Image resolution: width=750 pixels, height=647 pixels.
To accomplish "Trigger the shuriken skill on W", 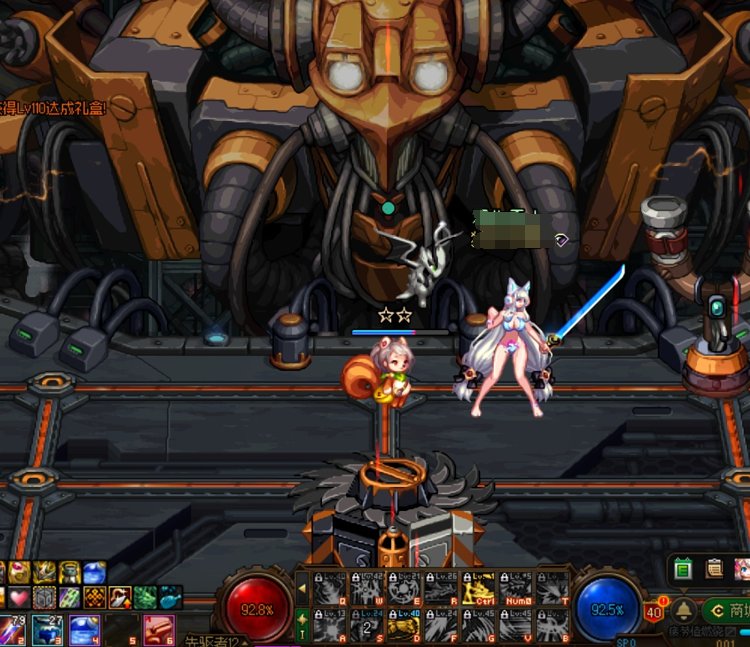I will (368, 590).
